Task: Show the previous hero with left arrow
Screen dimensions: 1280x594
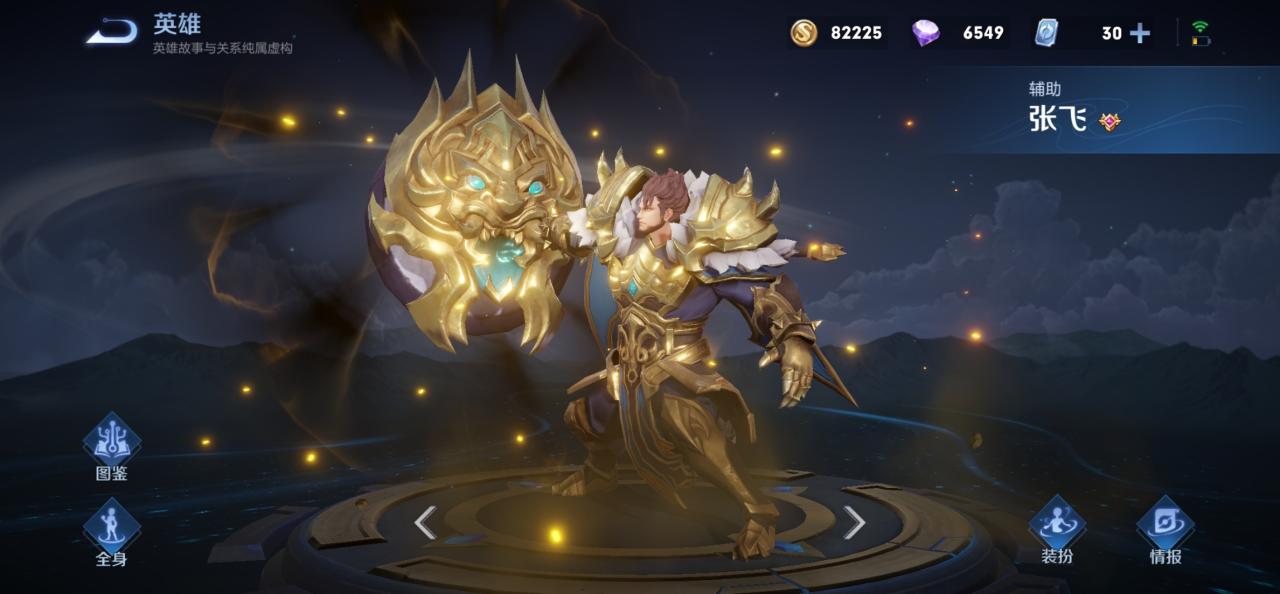Action: pos(426,522)
